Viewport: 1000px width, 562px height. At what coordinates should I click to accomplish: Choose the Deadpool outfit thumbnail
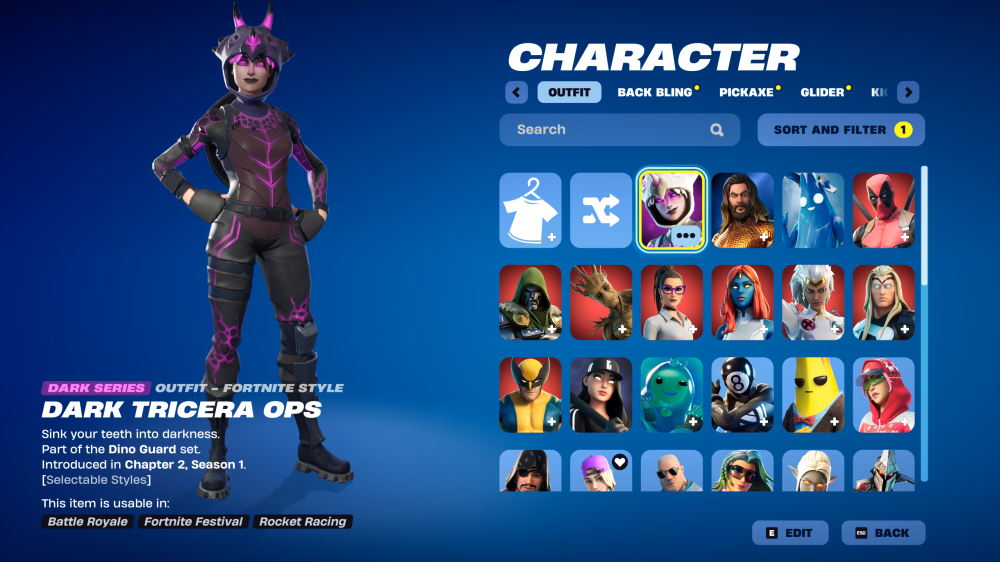click(883, 210)
